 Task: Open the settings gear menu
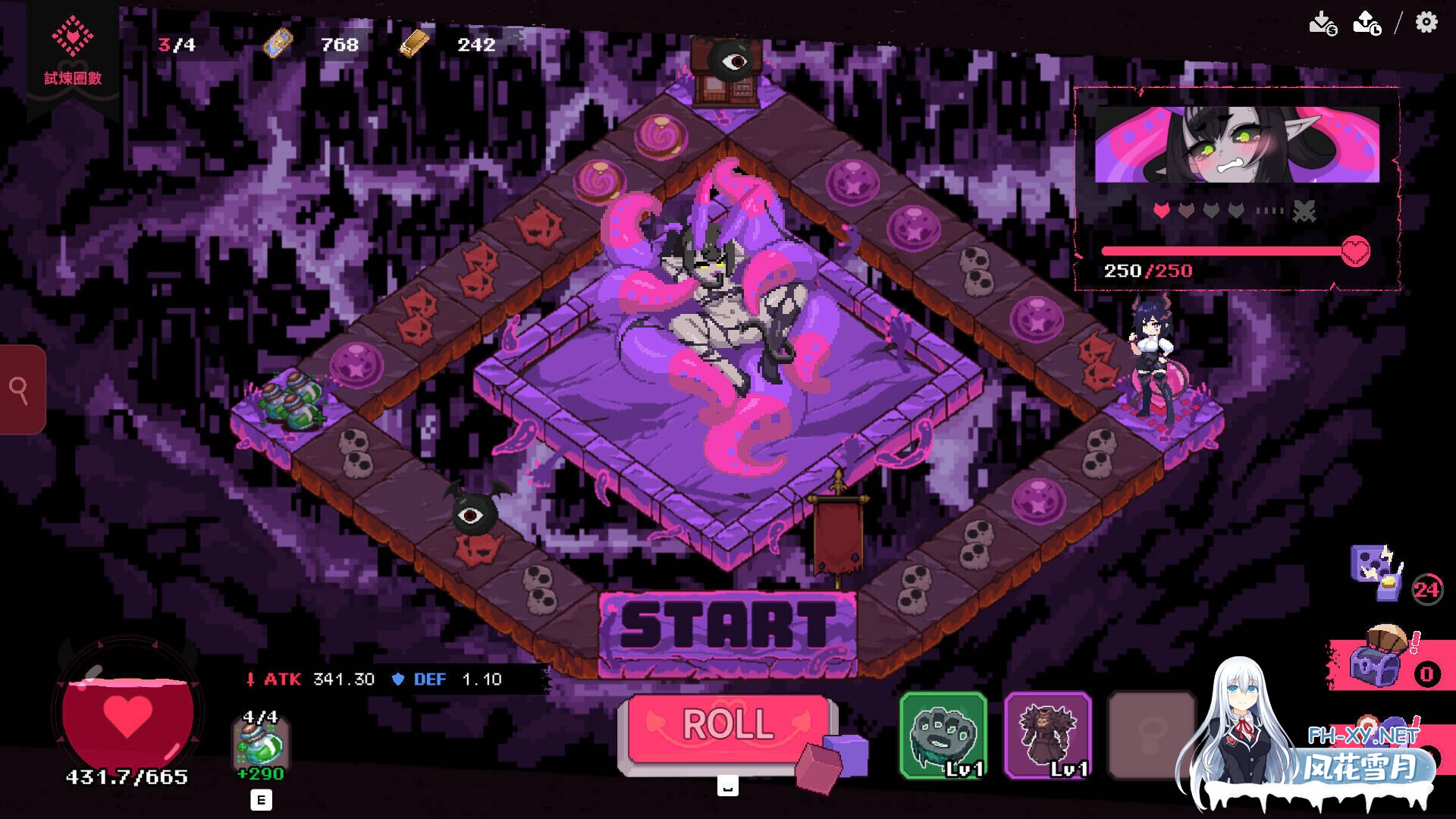coord(1426,22)
